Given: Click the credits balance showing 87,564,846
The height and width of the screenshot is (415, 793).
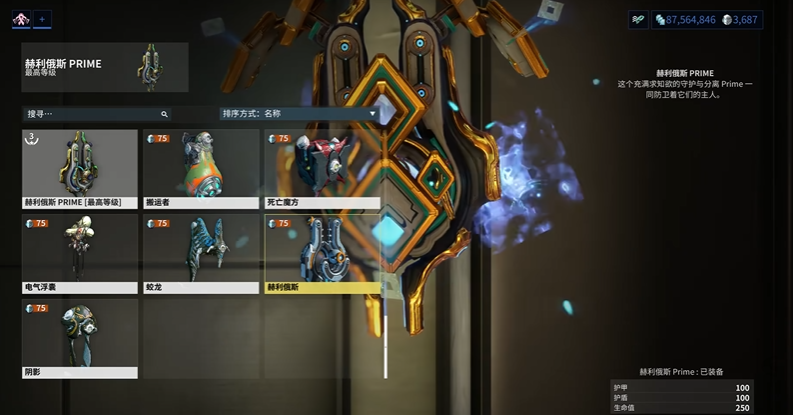Looking at the screenshot, I should point(685,19).
